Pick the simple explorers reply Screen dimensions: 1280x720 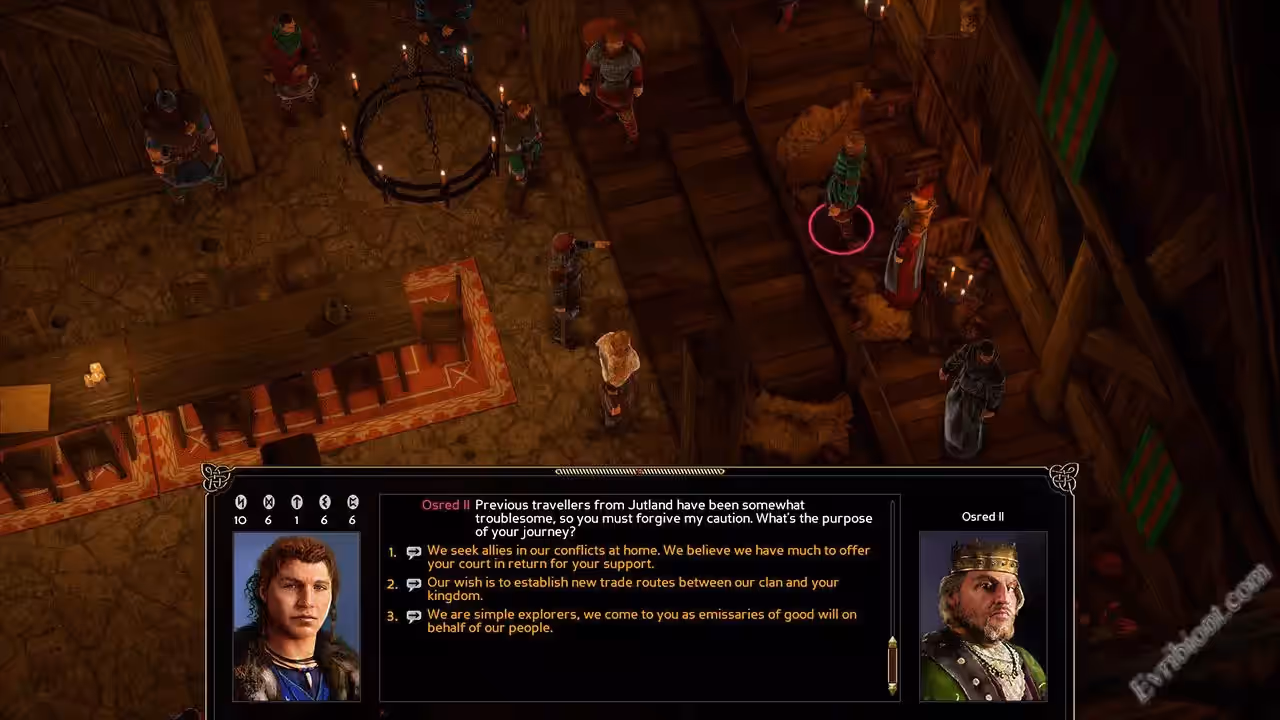(641, 621)
